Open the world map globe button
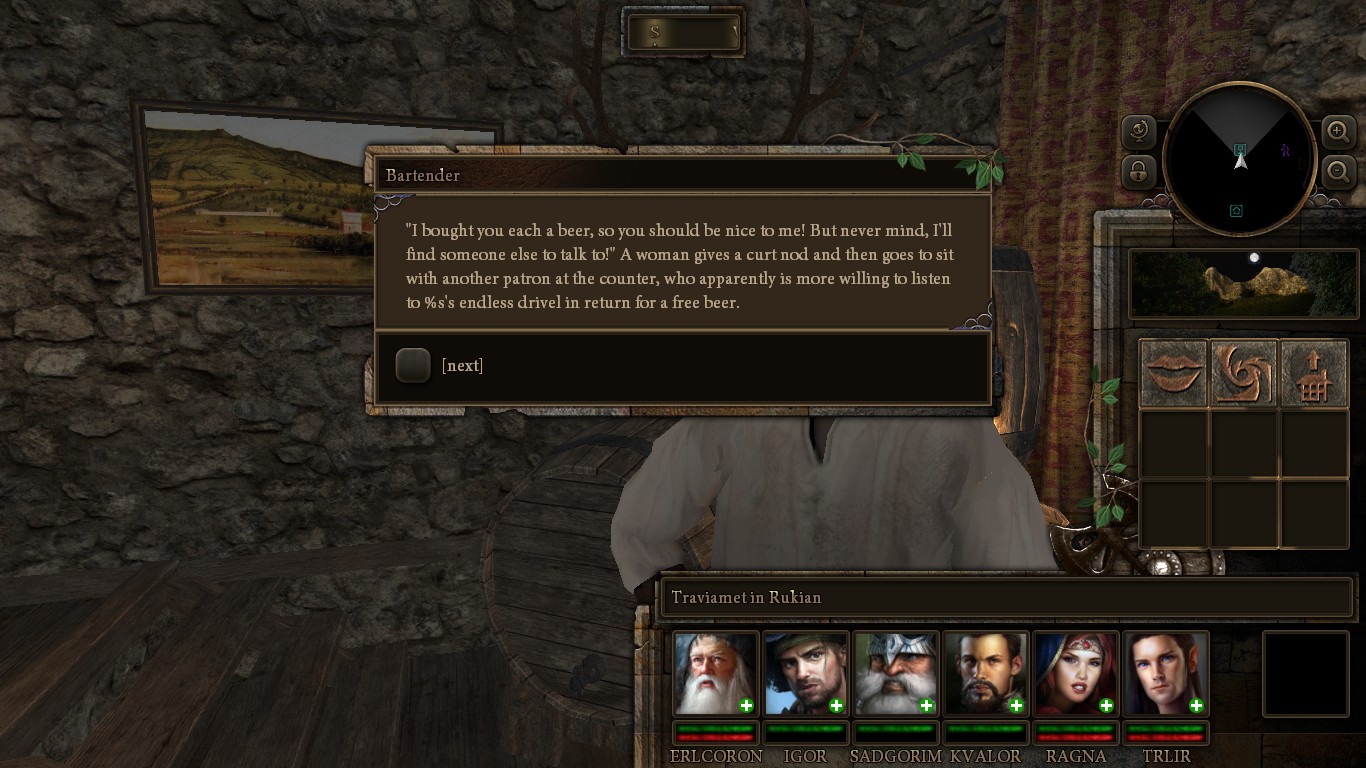 click(1139, 131)
